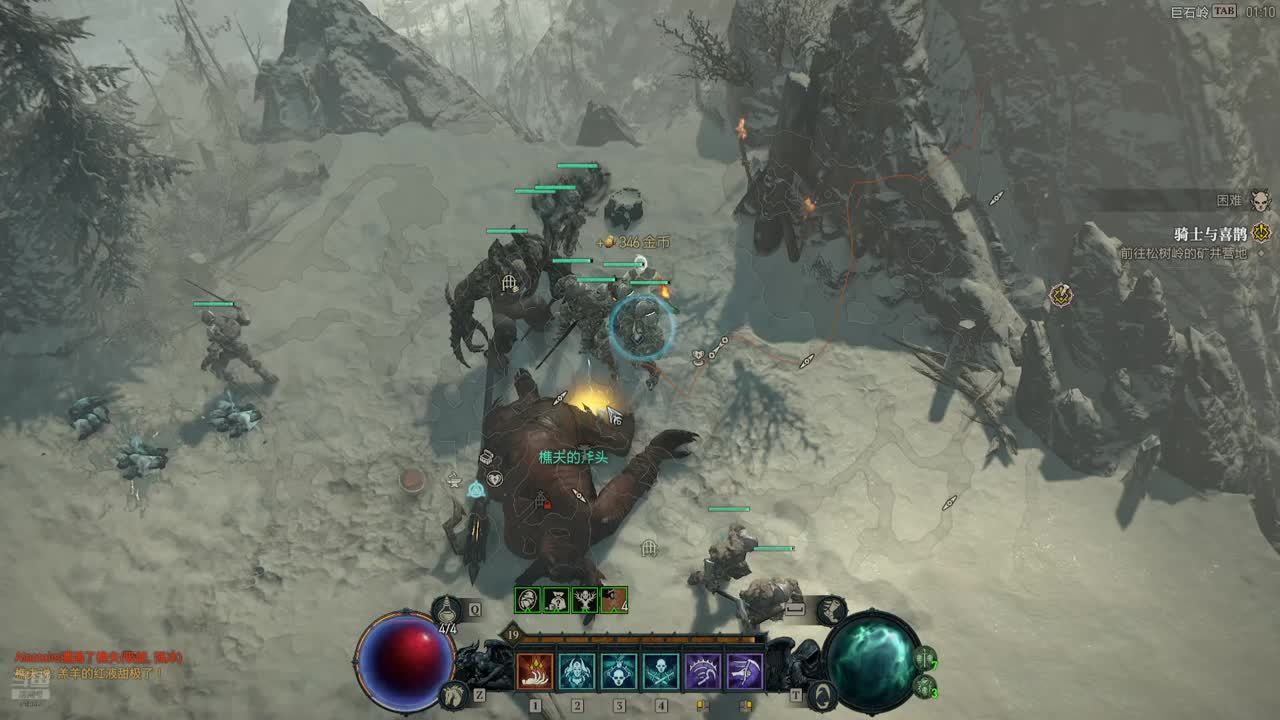Select the upper skeleton minion counter icon
Screen dimensions: 1280x720
pyautogui.click(x=926, y=660)
